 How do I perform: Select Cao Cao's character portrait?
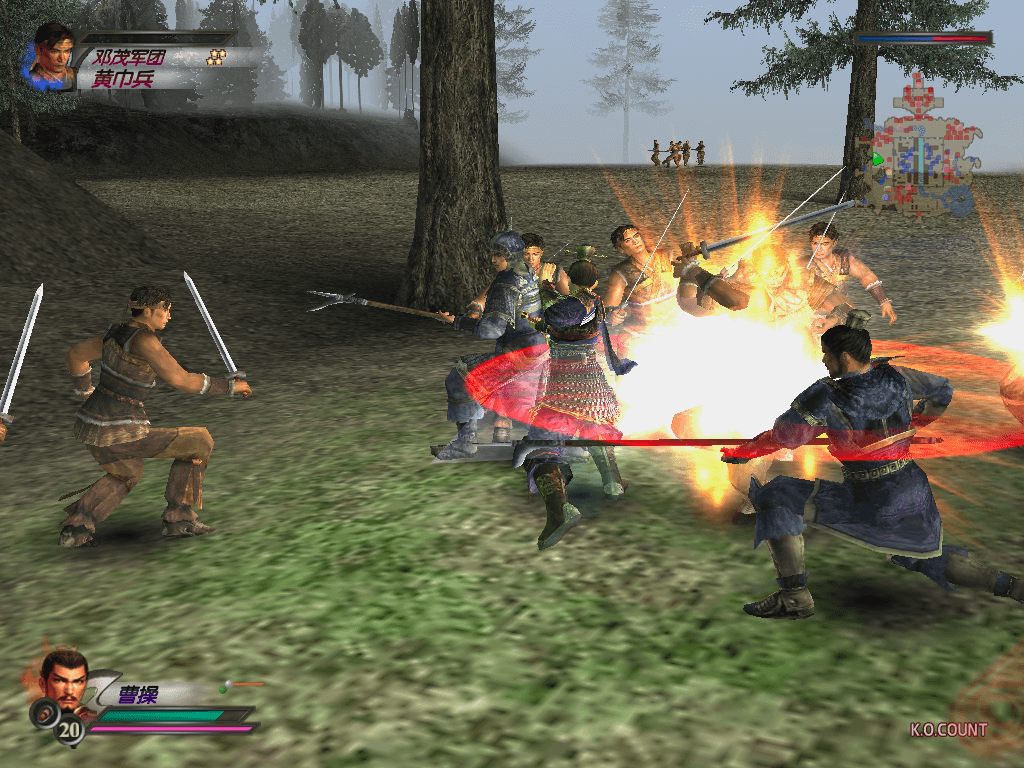point(64,674)
